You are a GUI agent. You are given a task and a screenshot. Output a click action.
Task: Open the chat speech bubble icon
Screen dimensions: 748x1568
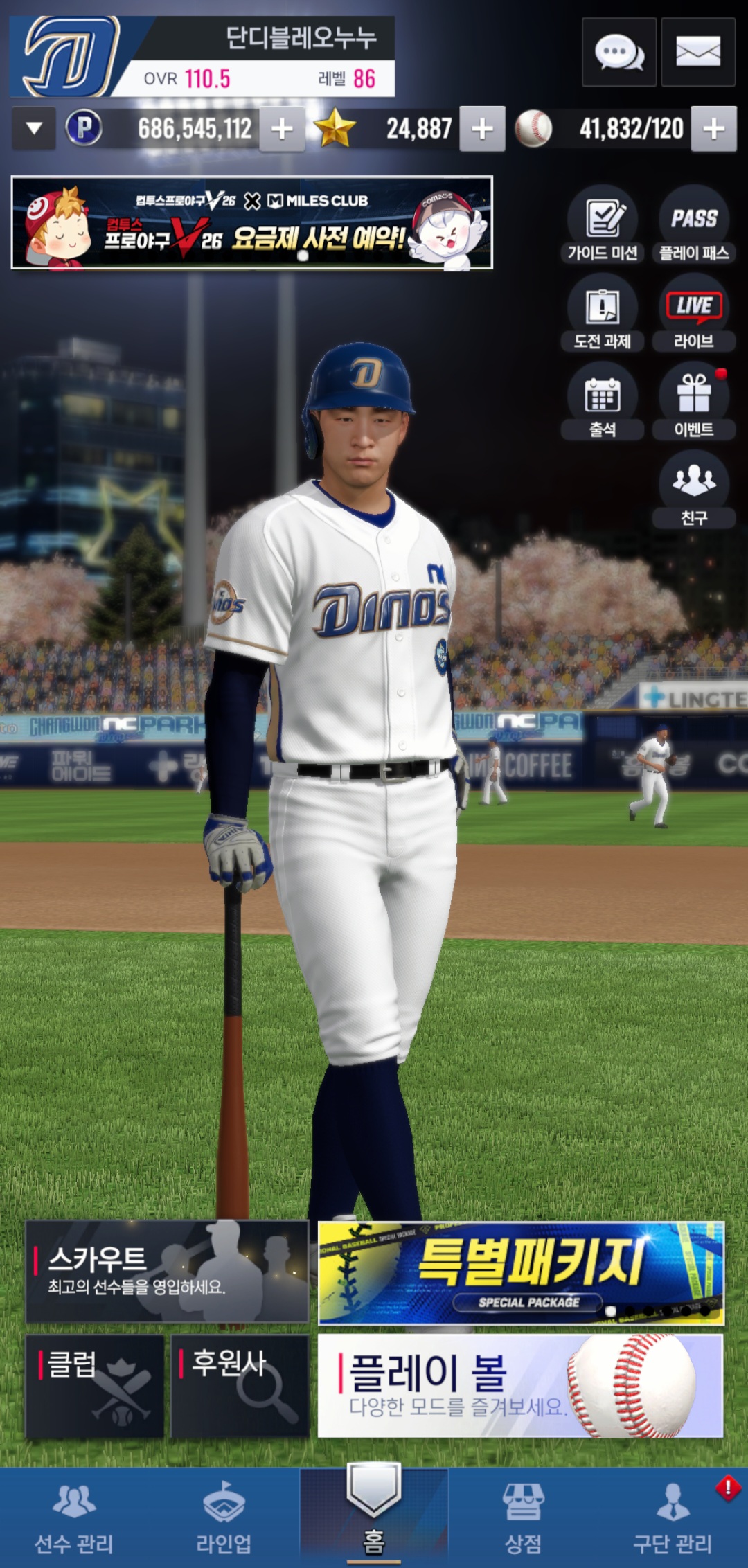pos(618,53)
